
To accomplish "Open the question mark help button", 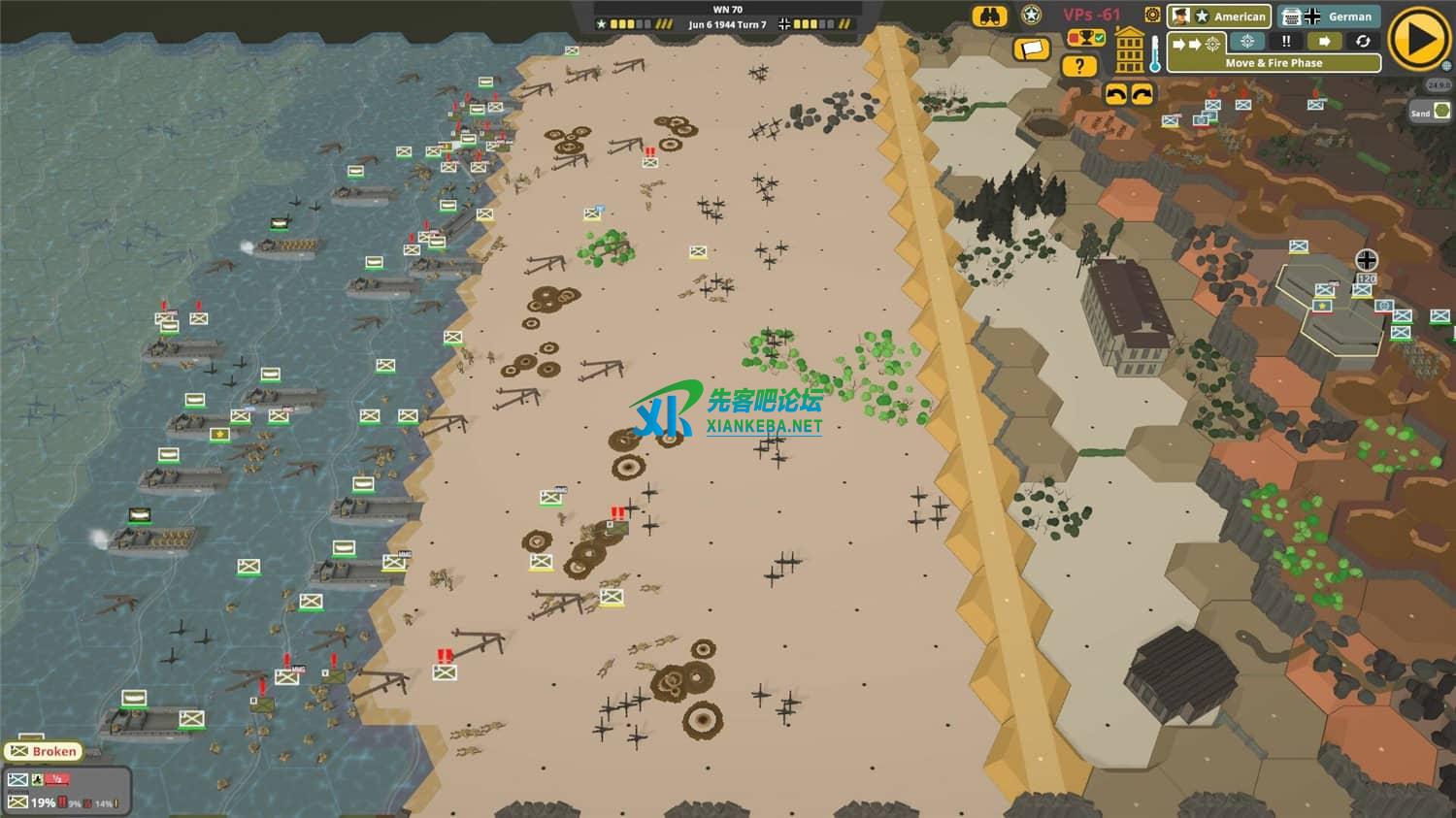I will [x=1078, y=66].
